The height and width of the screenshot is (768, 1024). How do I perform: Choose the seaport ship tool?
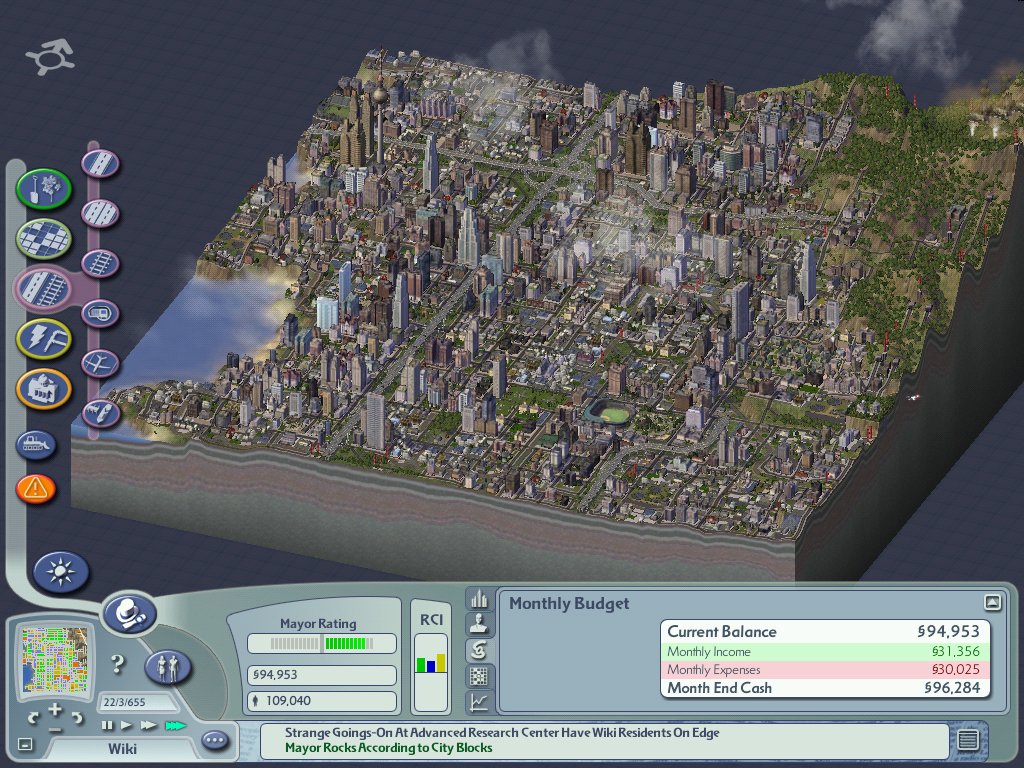pos(101,412)
